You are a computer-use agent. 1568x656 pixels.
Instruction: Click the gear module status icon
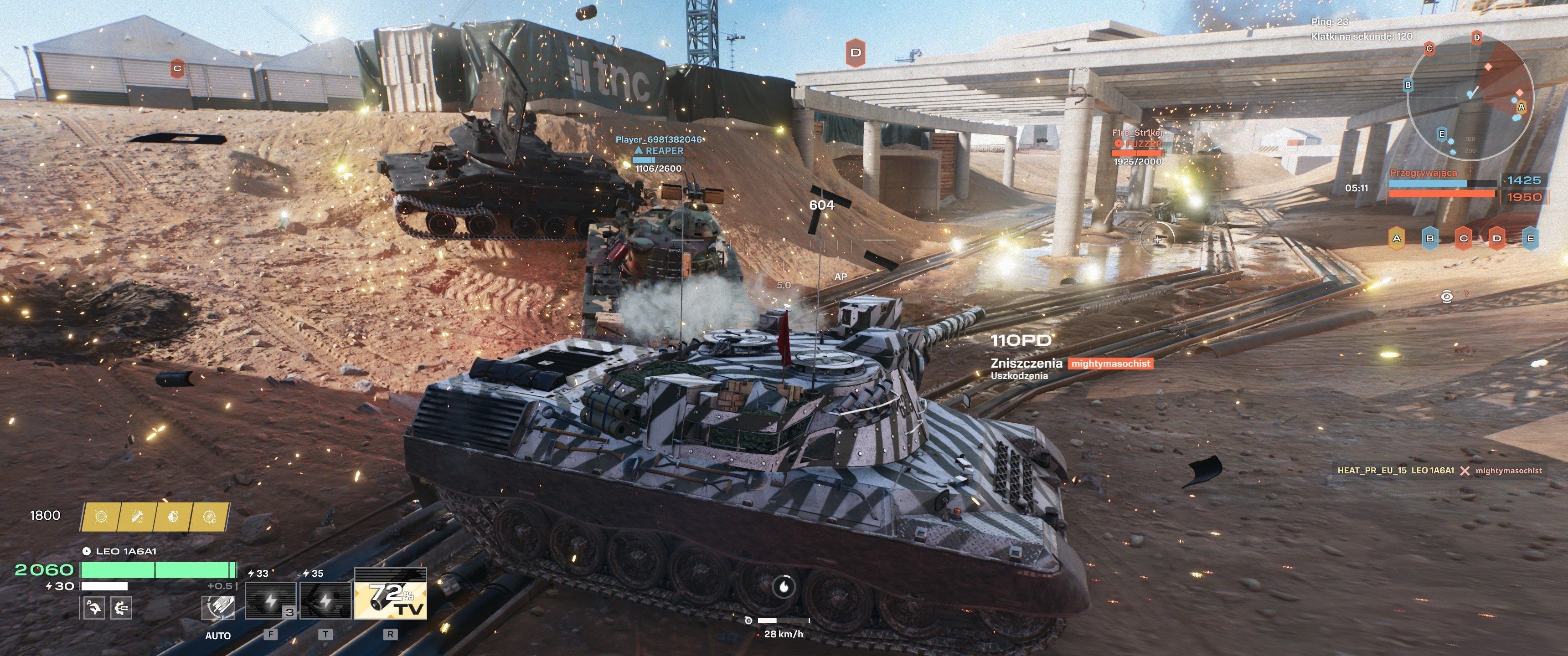coord(122,607)
